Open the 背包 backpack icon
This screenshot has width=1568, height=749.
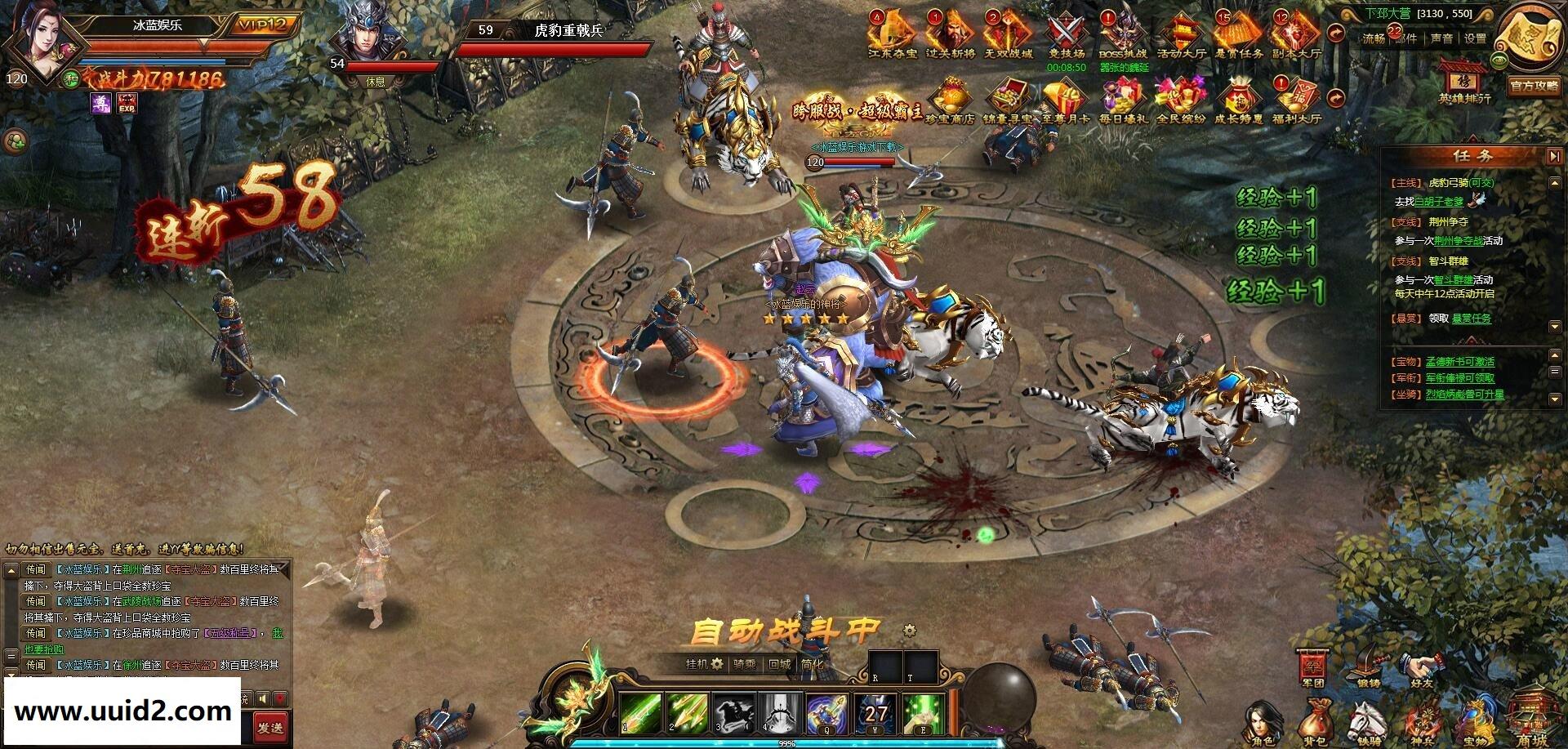(x=1316, y=719)
